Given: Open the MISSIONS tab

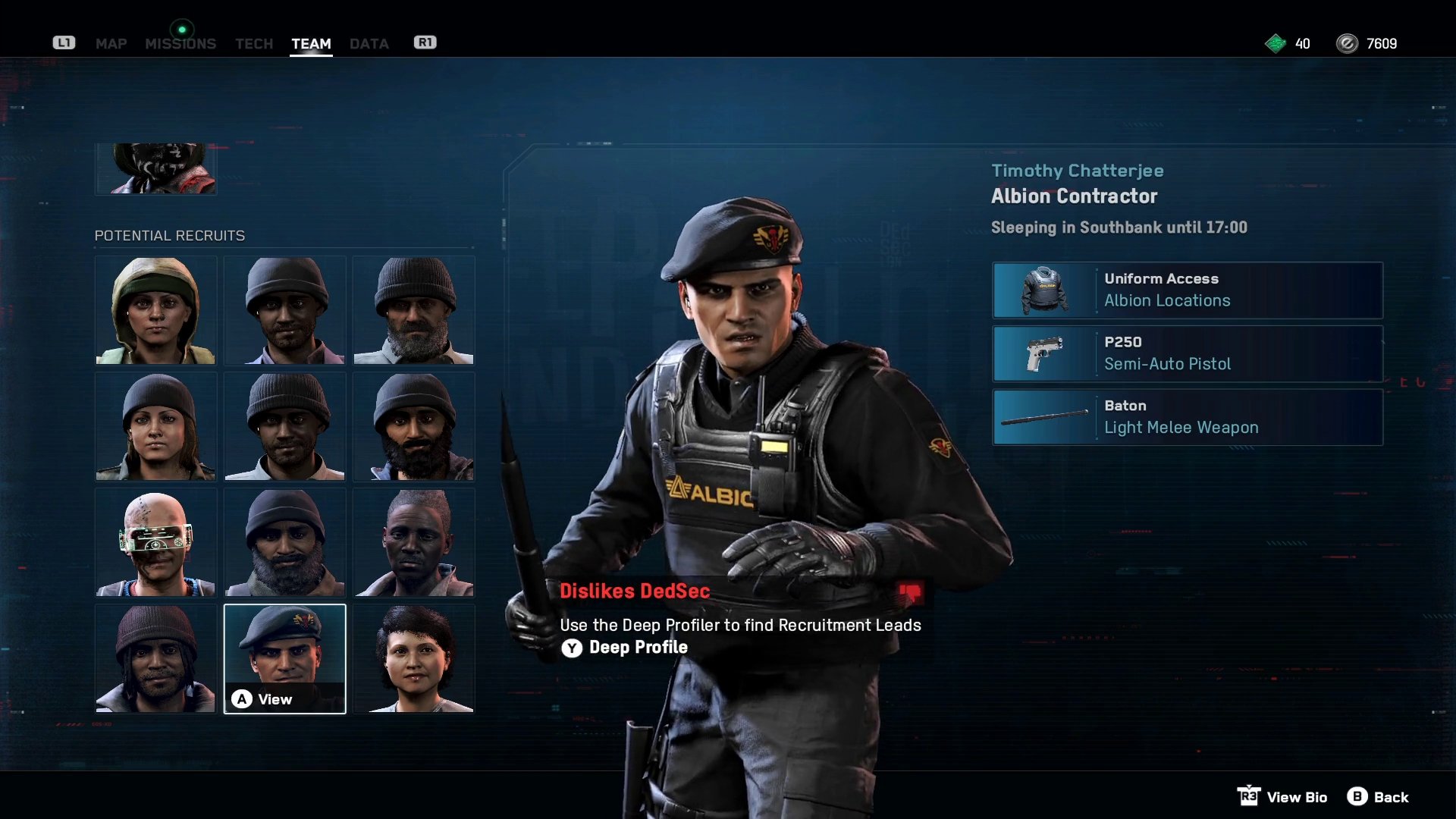Looking at the screenshot, I should point(180,44).
